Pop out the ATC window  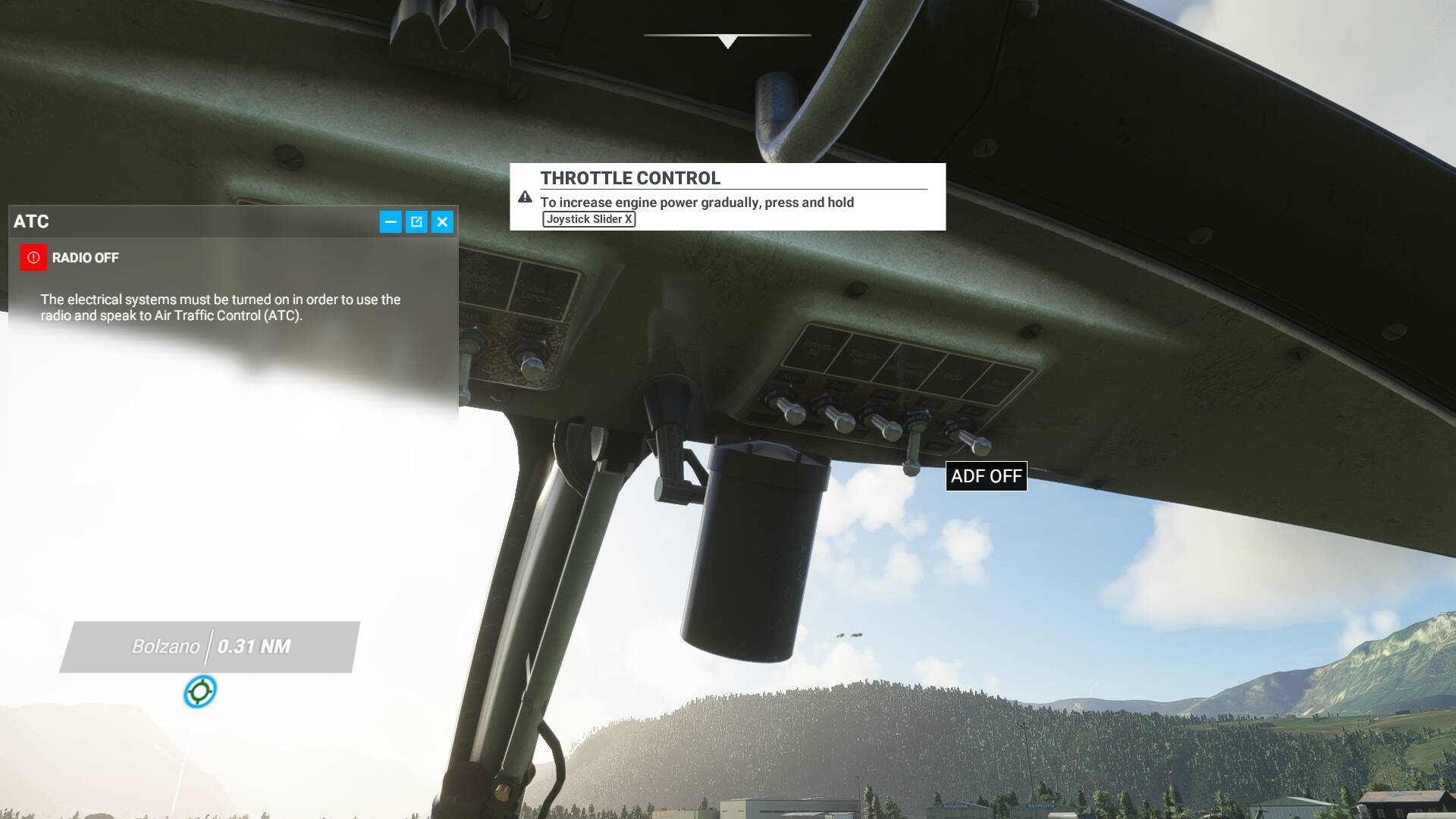[x=416, y=221]
